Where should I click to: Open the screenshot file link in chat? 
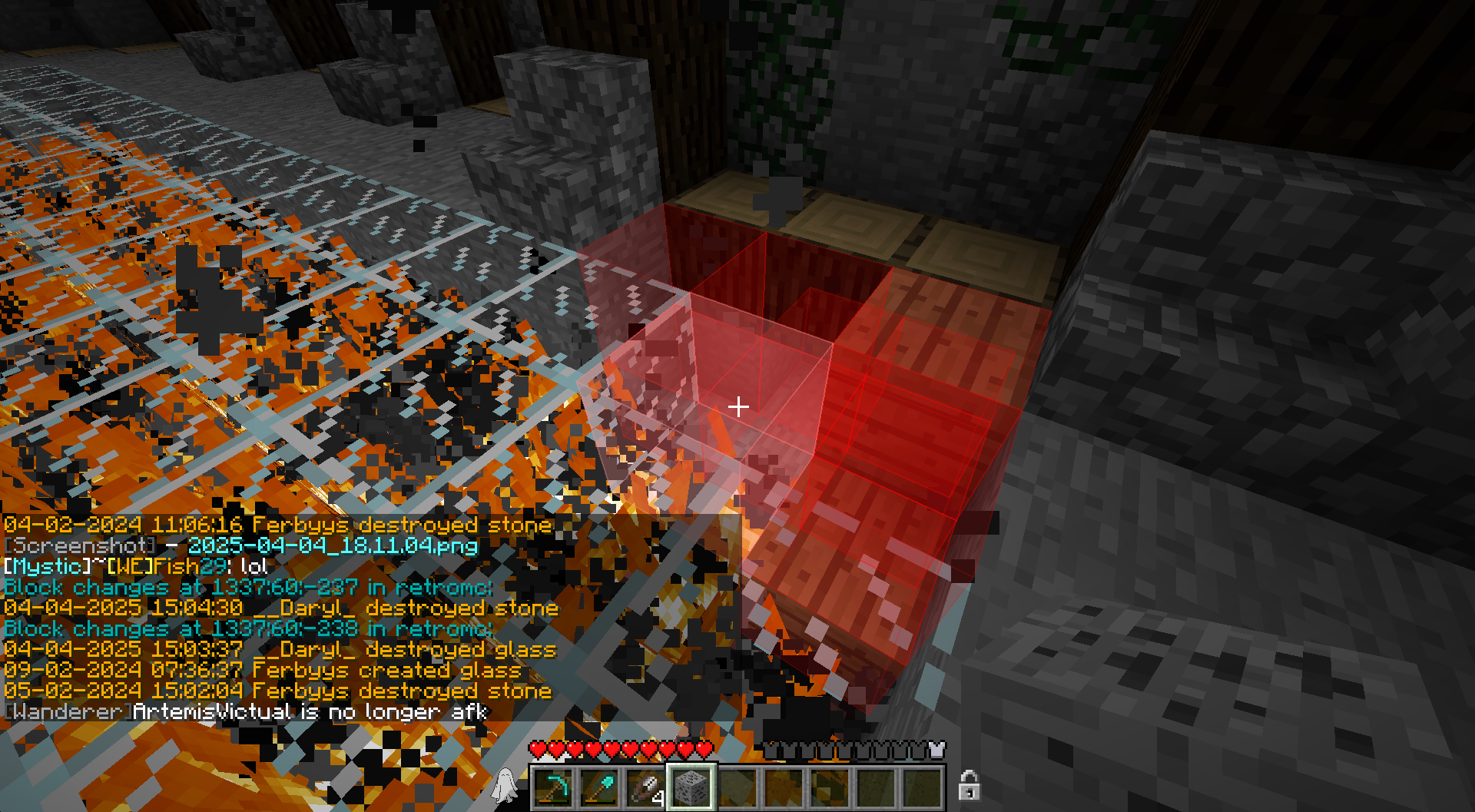pos(333,546)
